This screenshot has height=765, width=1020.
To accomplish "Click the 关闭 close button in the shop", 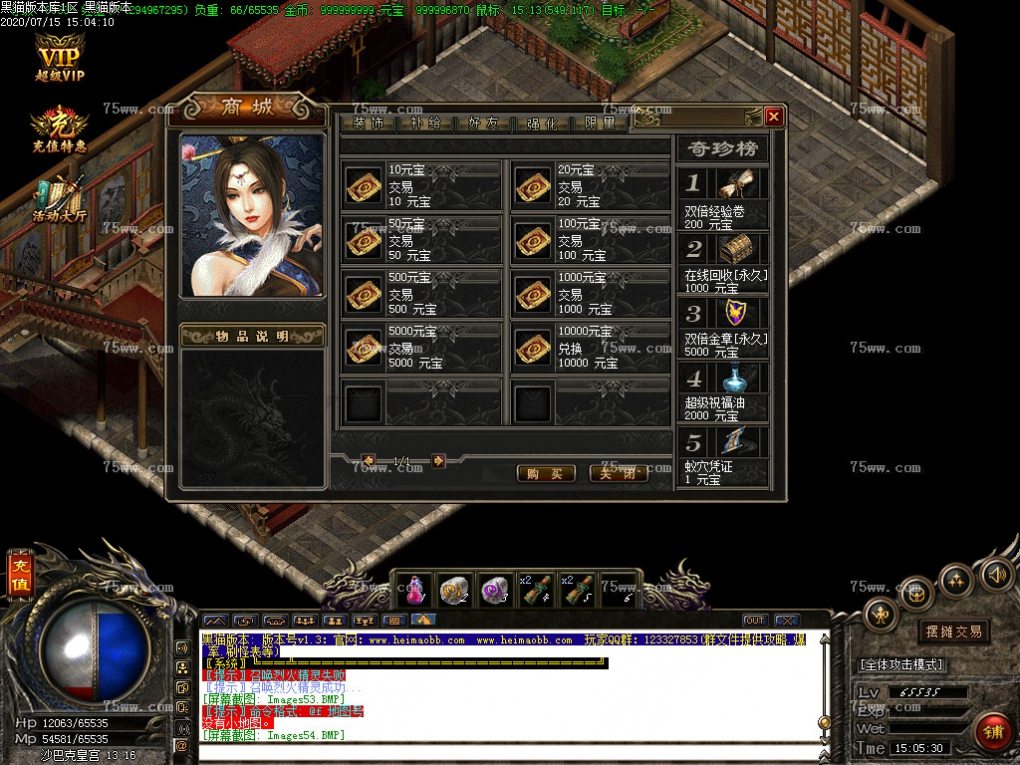I will pos(618,473).
